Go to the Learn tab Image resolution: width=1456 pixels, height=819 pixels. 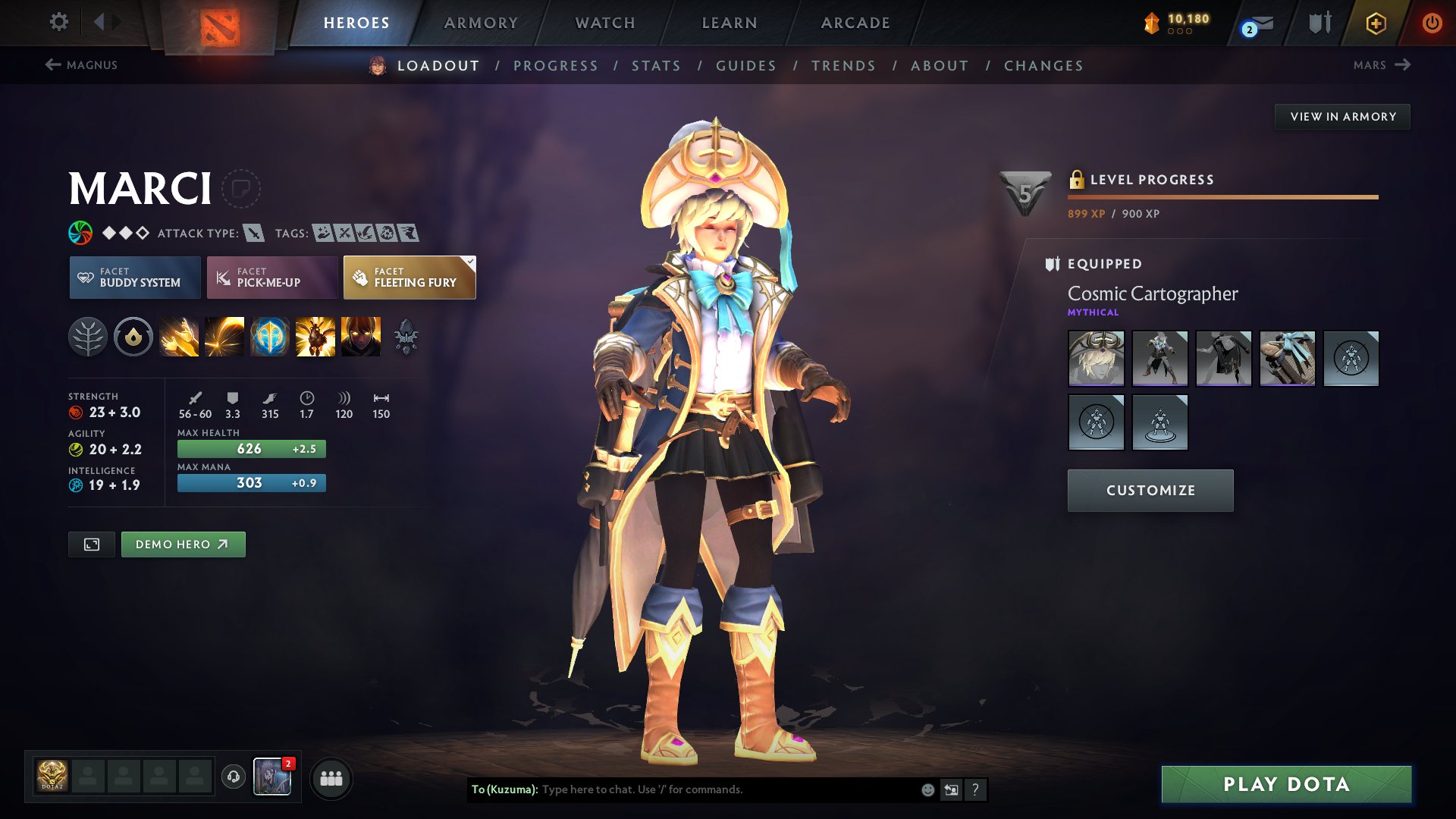pos(730,23)
